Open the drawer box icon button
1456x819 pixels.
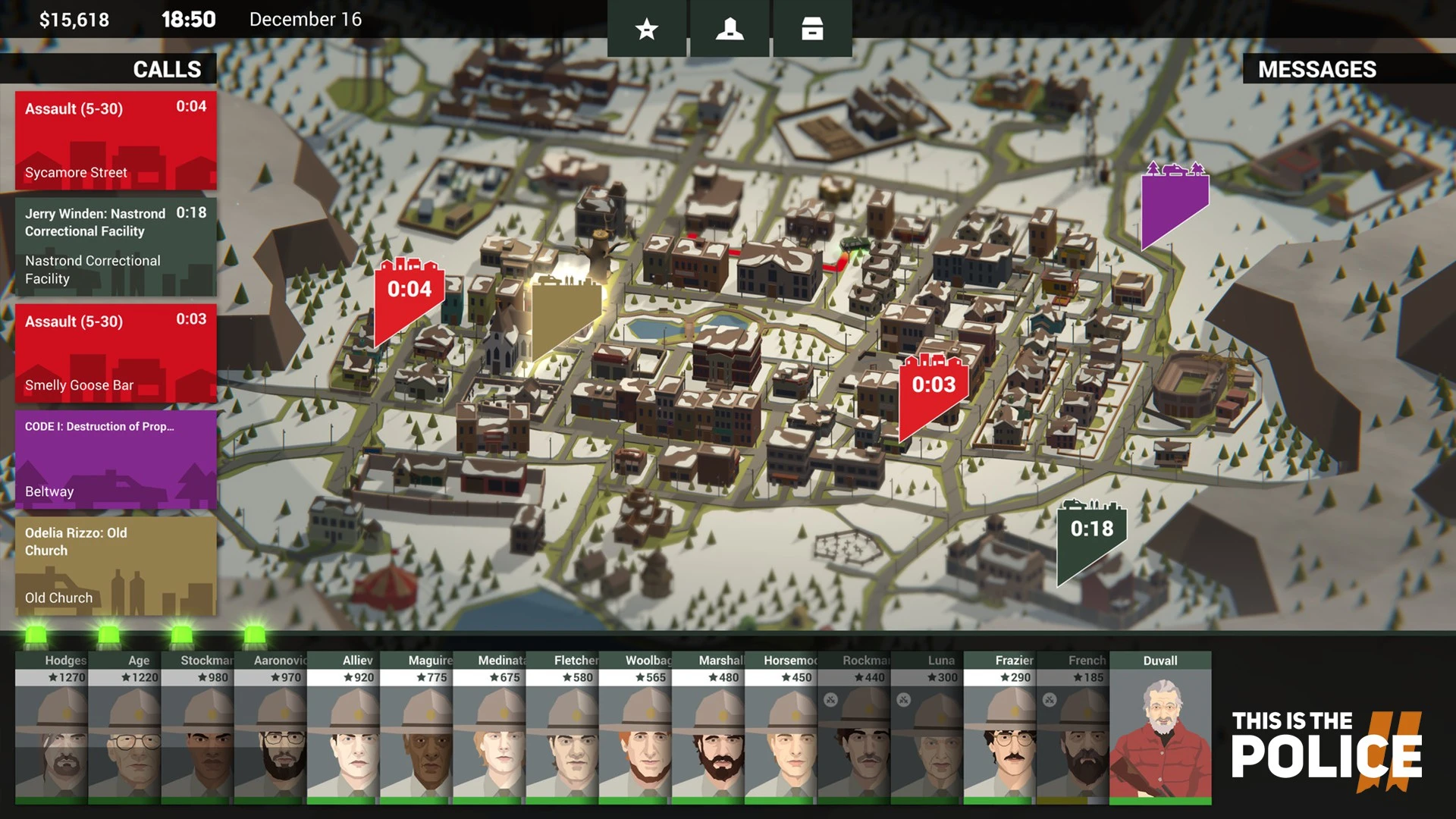click(812, 29)
